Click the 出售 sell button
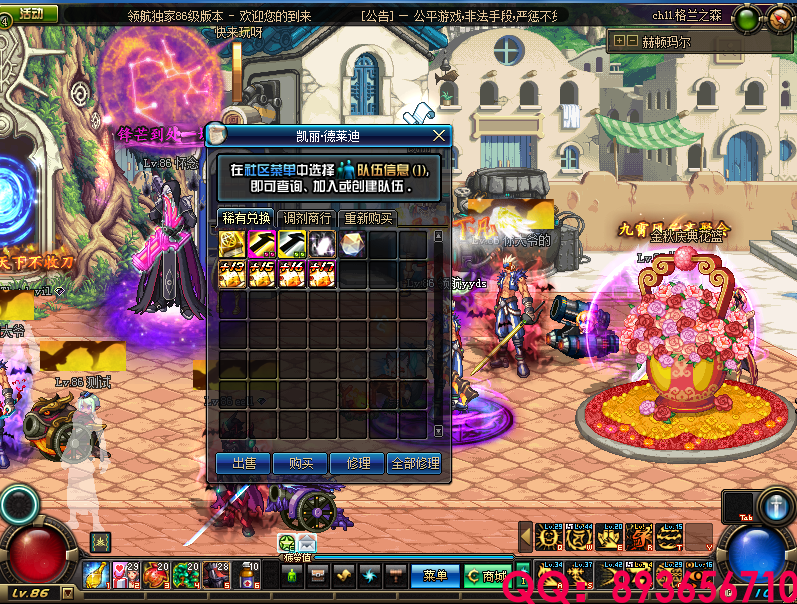 point(244,463)
